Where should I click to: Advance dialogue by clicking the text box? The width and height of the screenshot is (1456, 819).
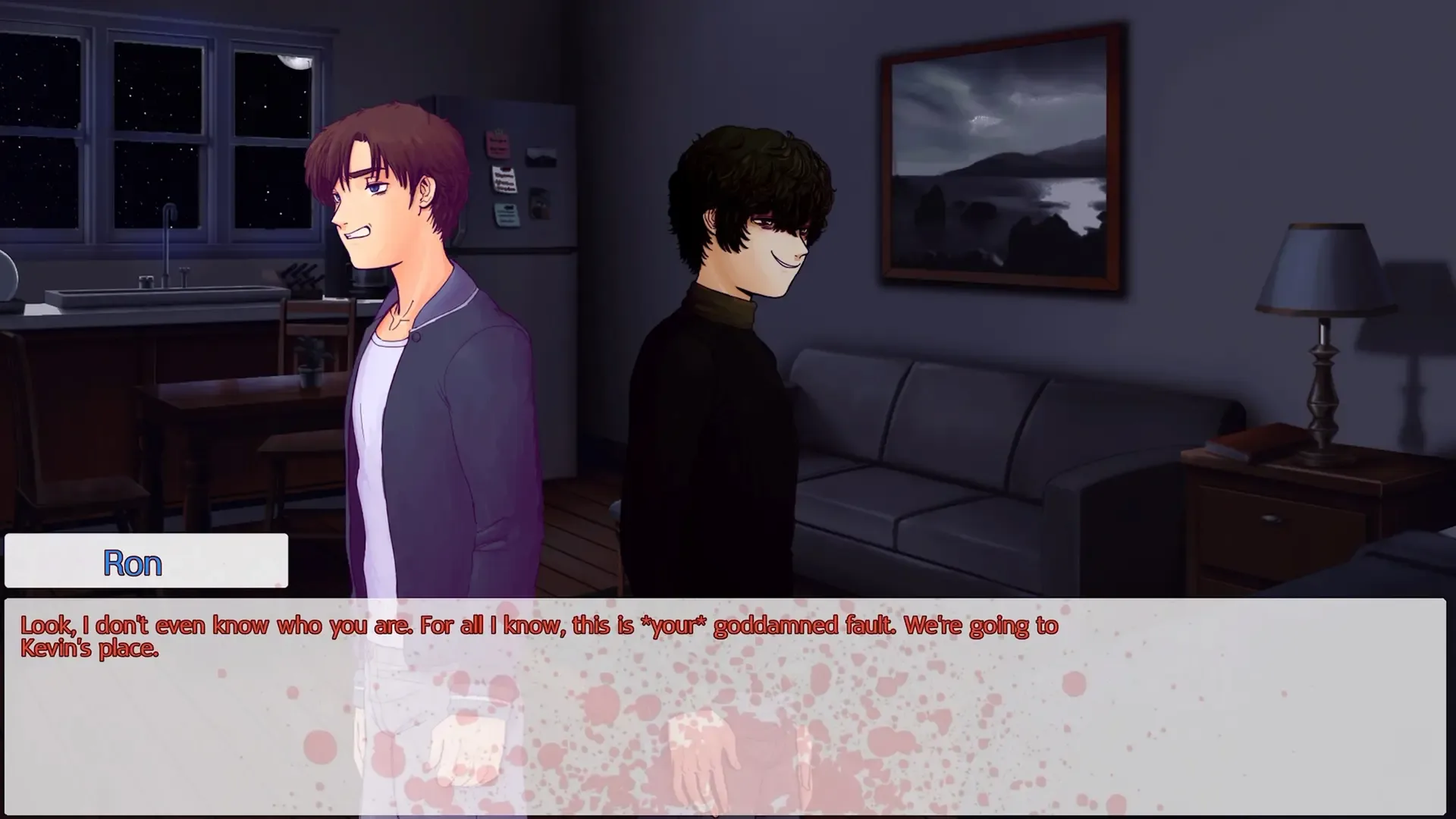(x=728, y=705)
